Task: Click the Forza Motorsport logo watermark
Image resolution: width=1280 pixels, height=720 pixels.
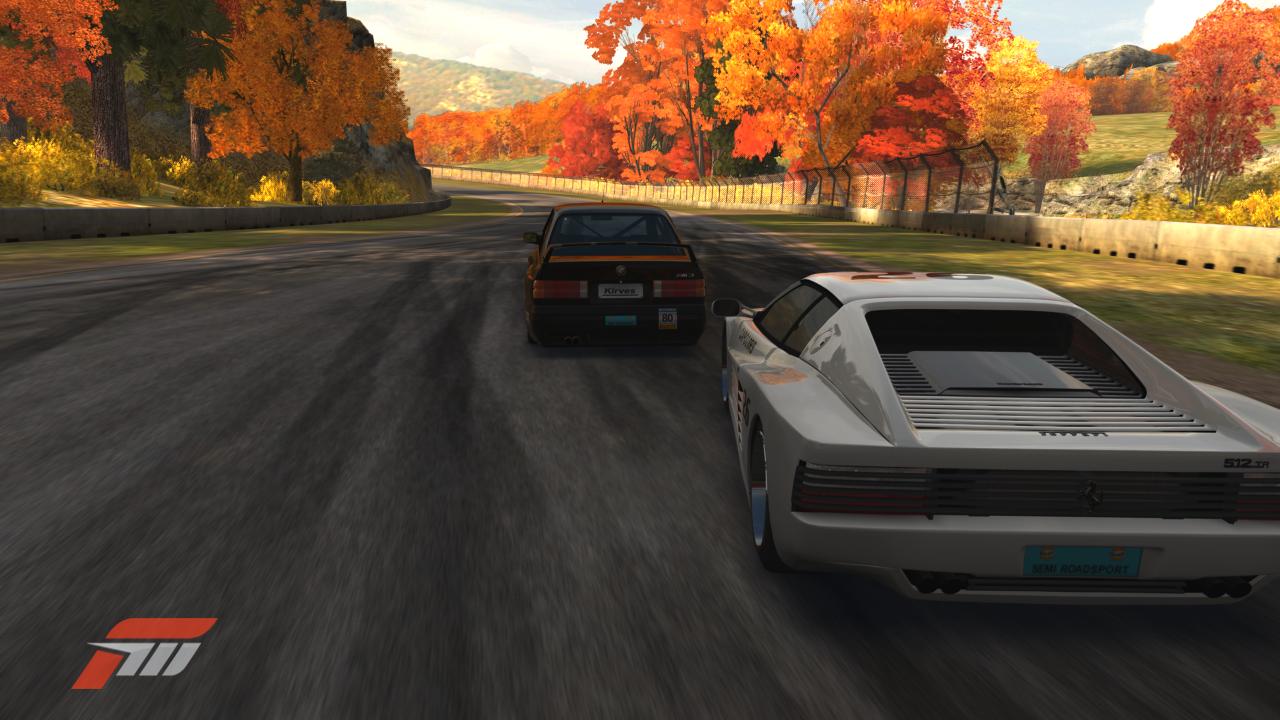Action: pos(143,652)
